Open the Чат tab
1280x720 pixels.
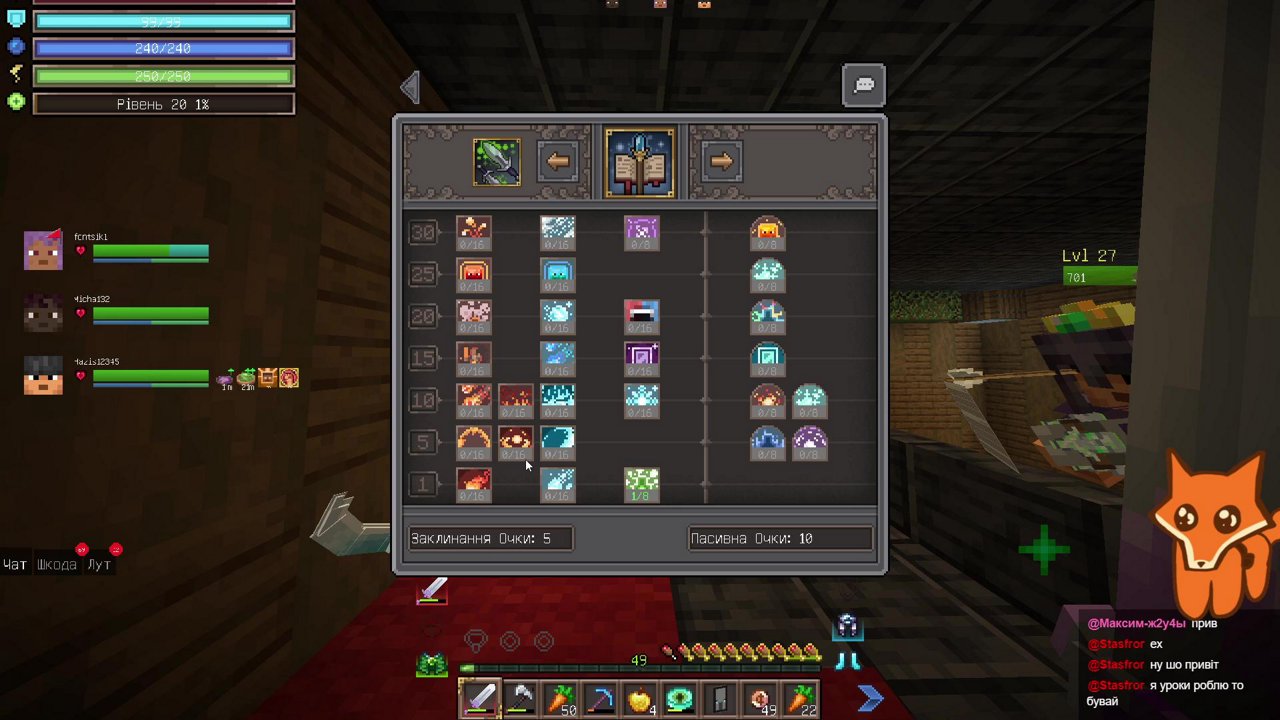[x=14, y=564]
